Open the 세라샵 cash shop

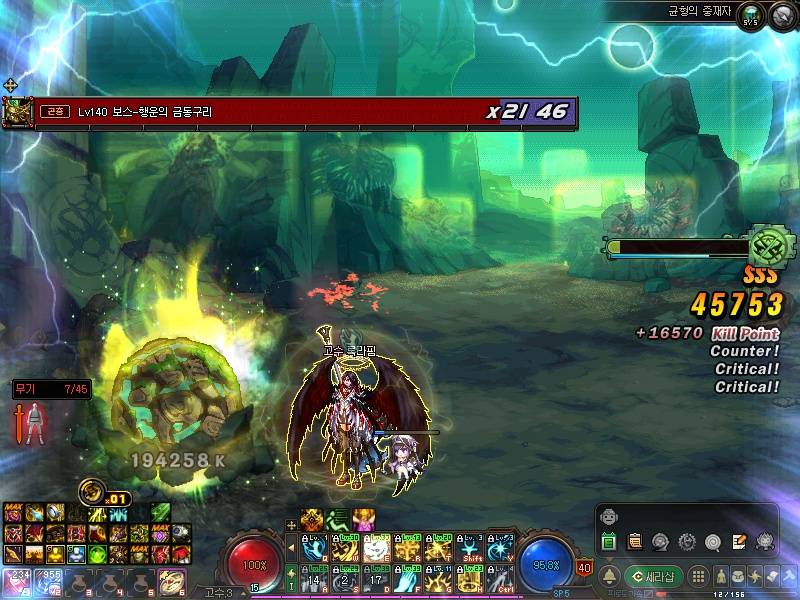coord(654,576)
